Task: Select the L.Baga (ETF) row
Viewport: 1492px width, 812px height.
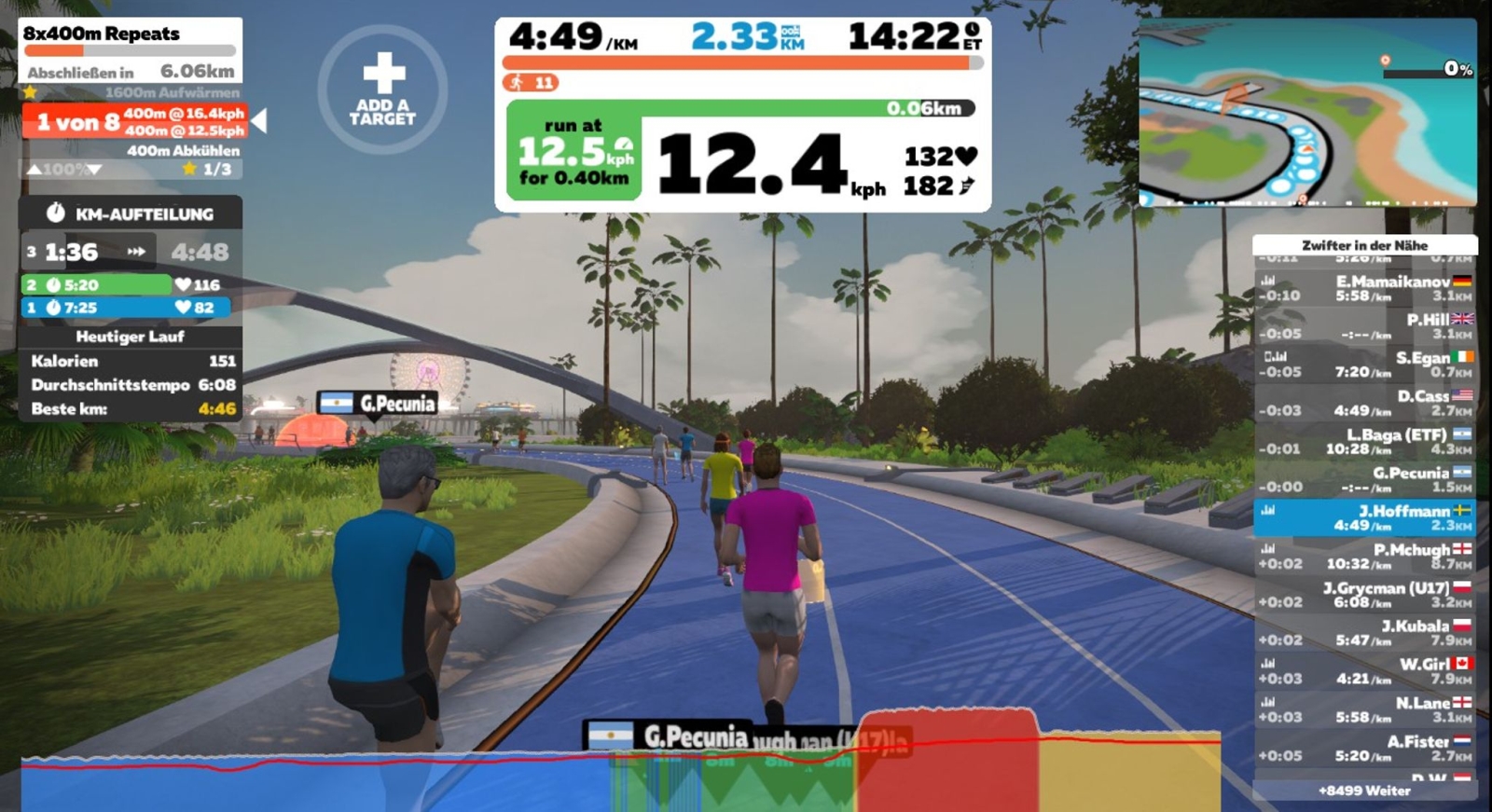Action: click(x=1364, y=441)
